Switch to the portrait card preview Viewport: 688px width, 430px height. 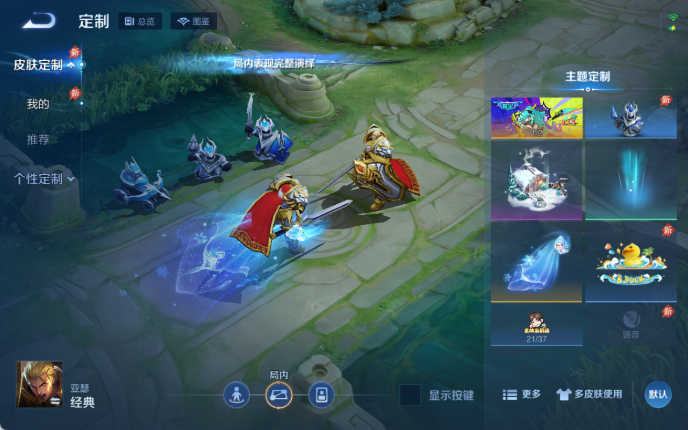tap(319, 395)
